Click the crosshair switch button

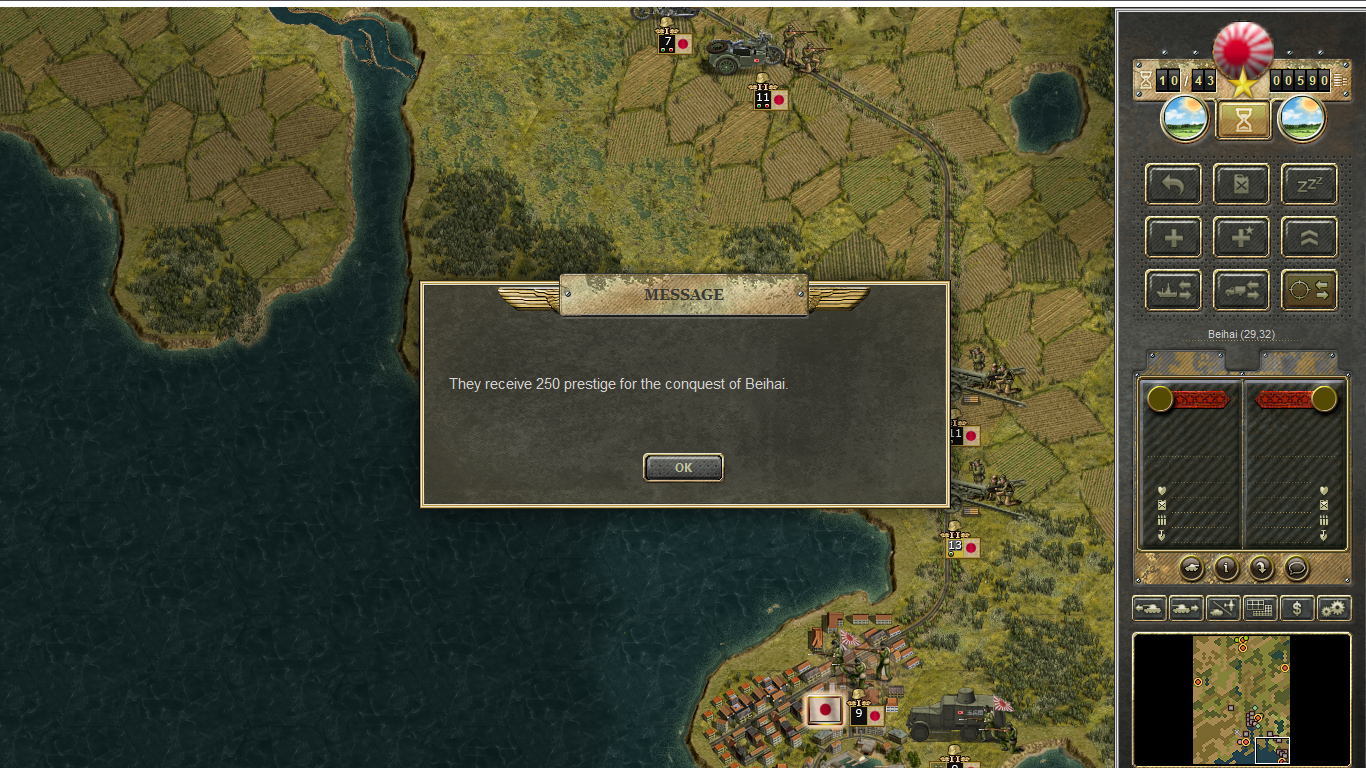(1309, 290)
